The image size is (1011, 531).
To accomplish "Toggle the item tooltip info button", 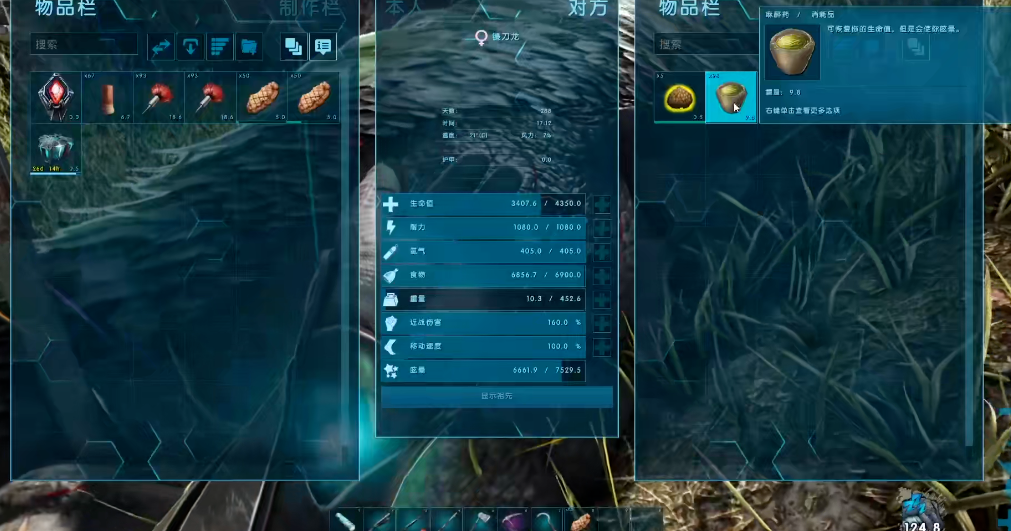I will click(323, 46).
